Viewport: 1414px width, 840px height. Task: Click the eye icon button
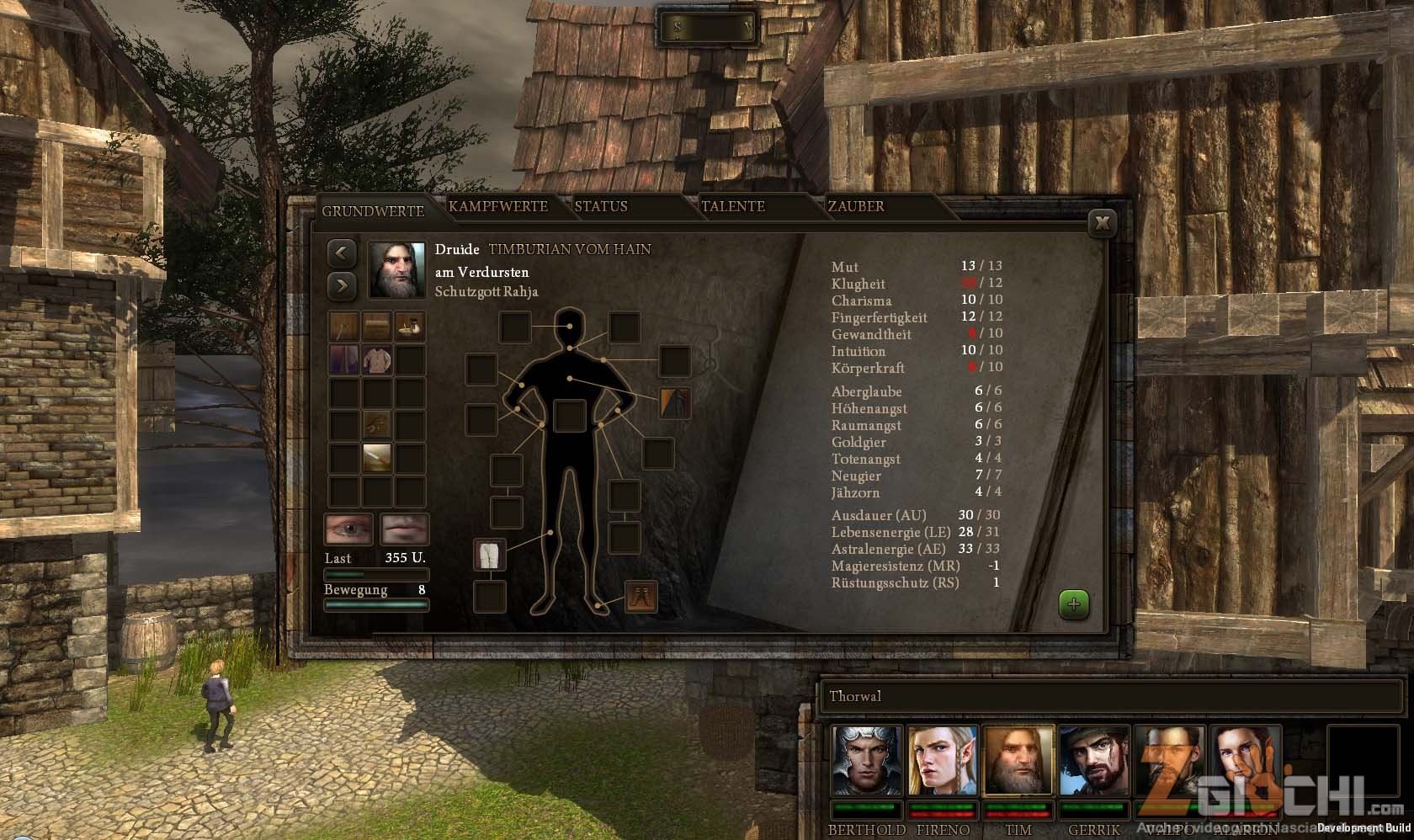(349, 530)
